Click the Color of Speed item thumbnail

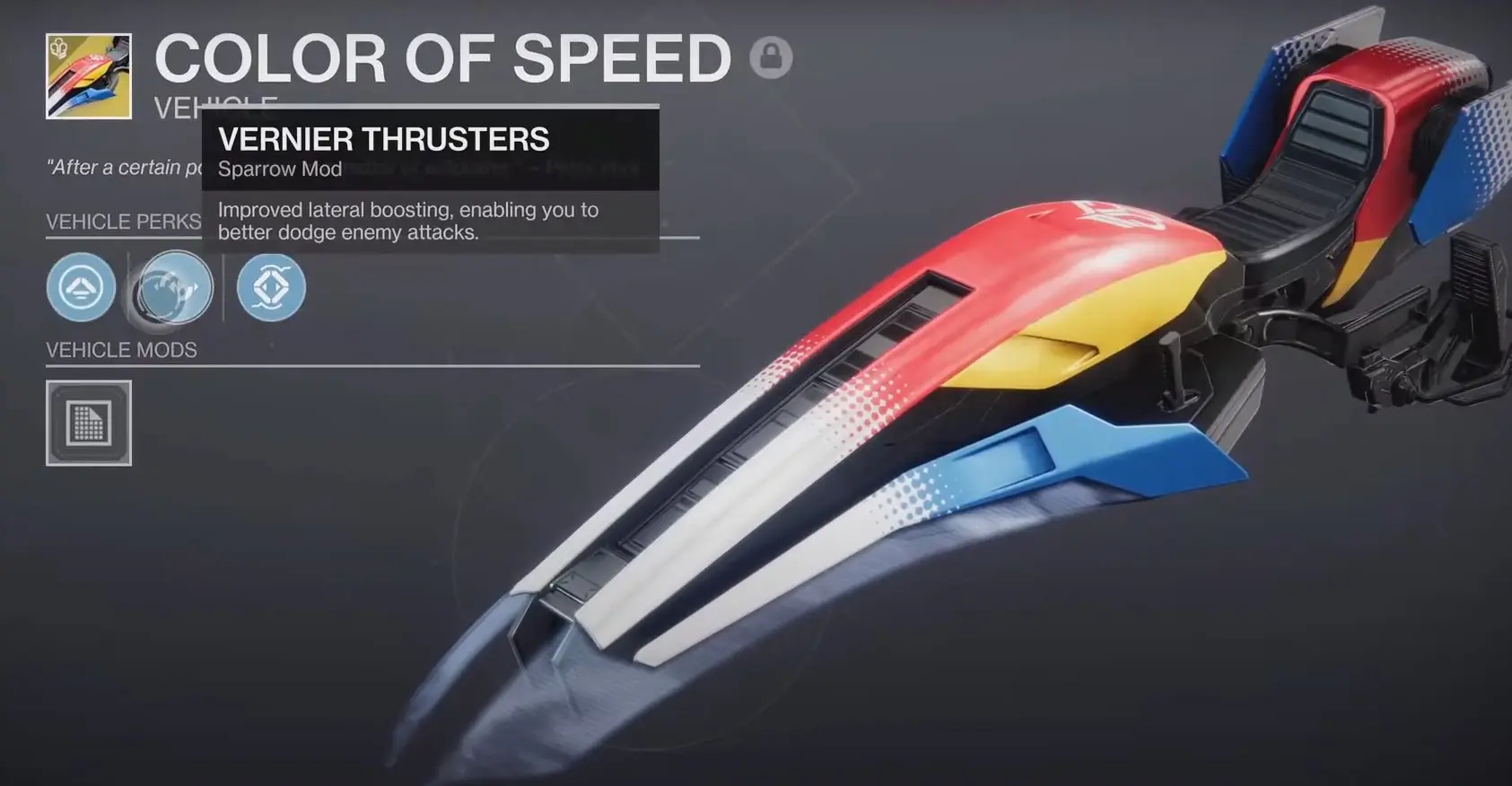point(90,74)
